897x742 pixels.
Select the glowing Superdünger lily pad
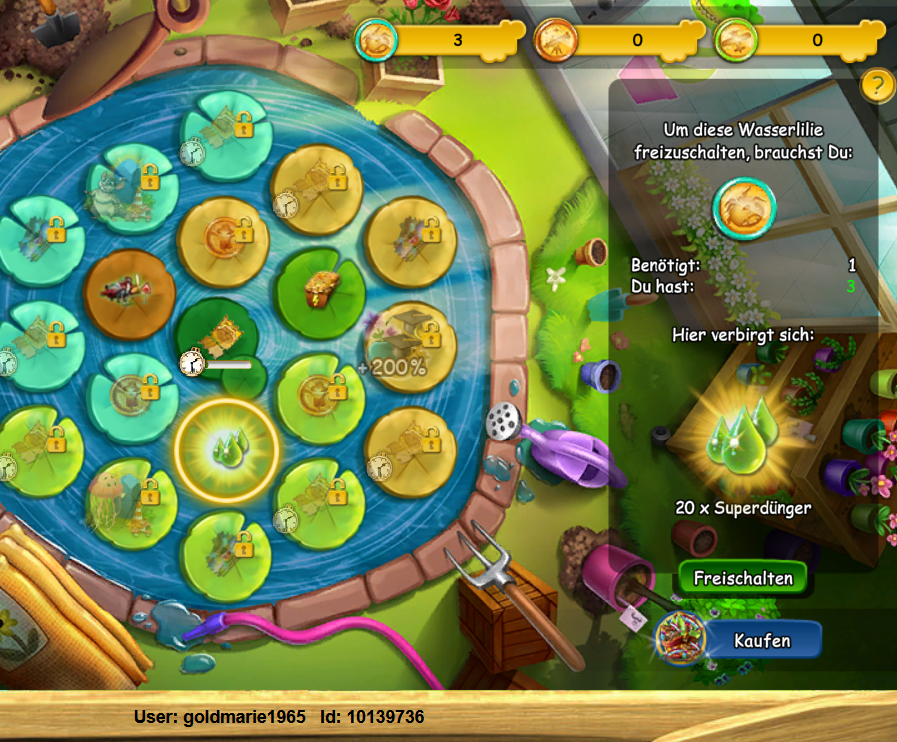[225, 447]
